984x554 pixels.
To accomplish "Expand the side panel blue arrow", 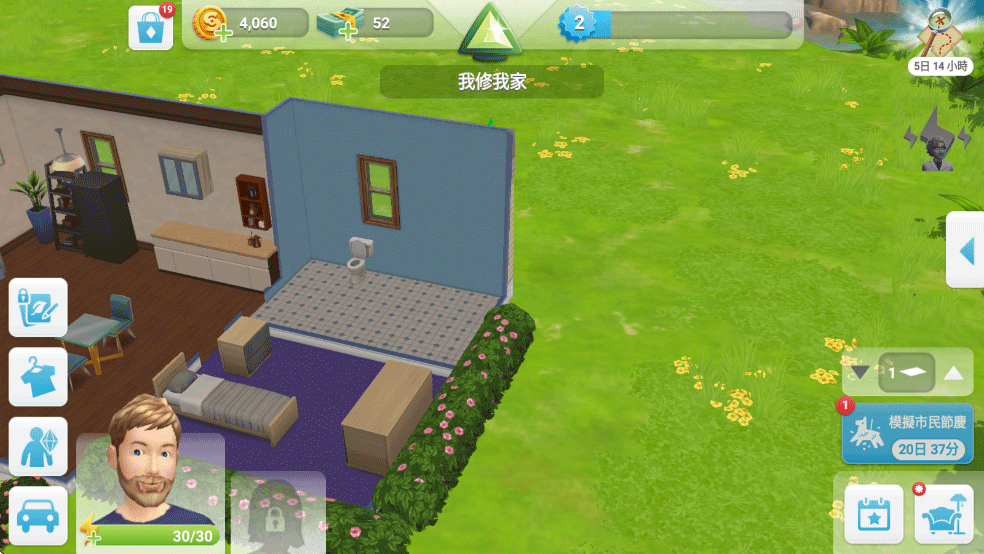I will tap(965, 250).
